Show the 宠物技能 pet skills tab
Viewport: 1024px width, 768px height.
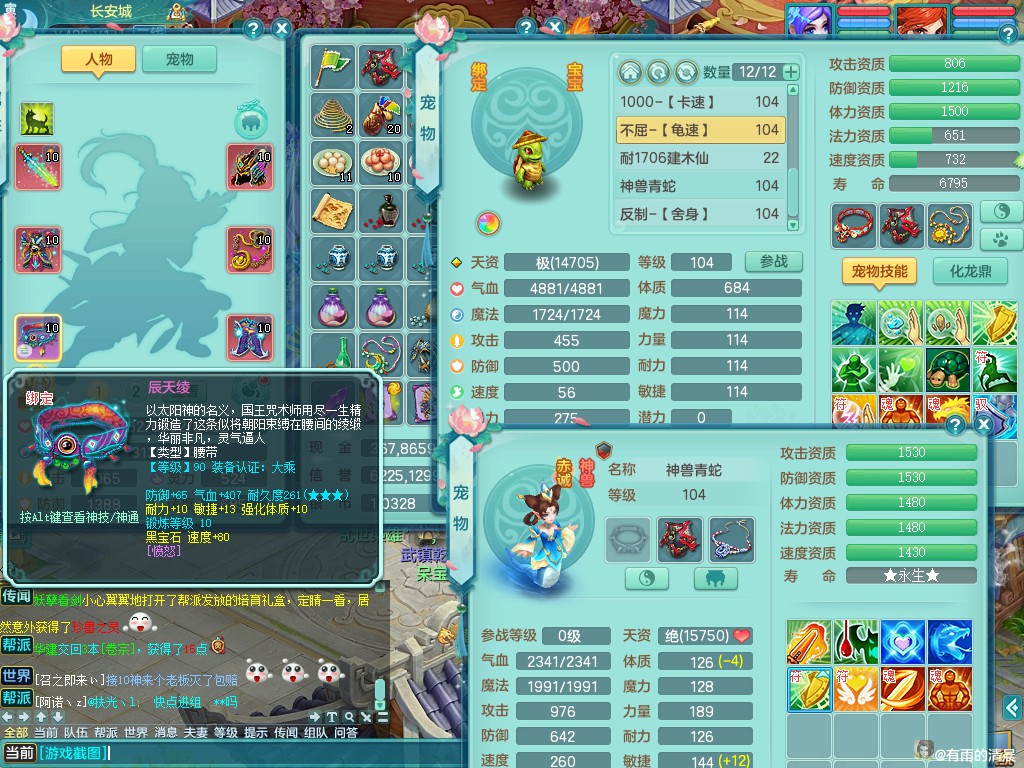pyautogui.click(x=879, y=271)
